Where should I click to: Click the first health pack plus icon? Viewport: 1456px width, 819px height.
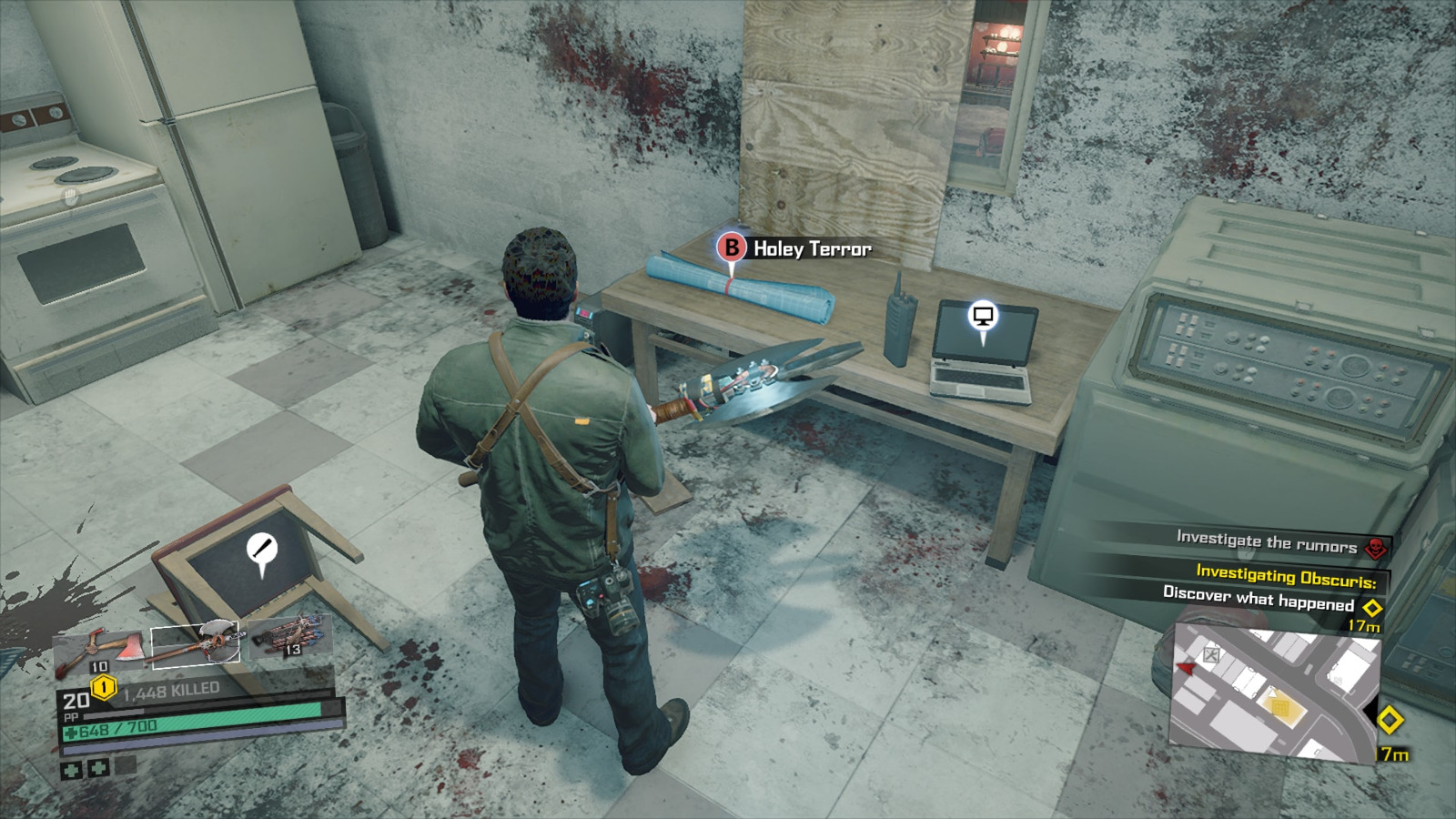[x=69, y=768]
